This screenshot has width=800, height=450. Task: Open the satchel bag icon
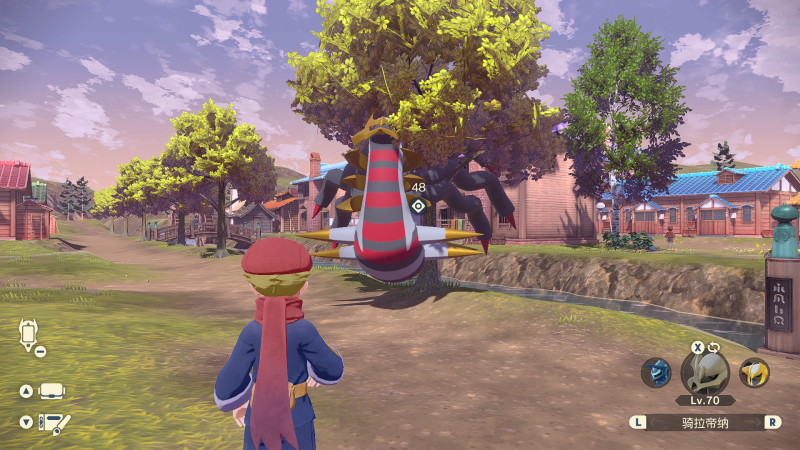coord(52,390)
